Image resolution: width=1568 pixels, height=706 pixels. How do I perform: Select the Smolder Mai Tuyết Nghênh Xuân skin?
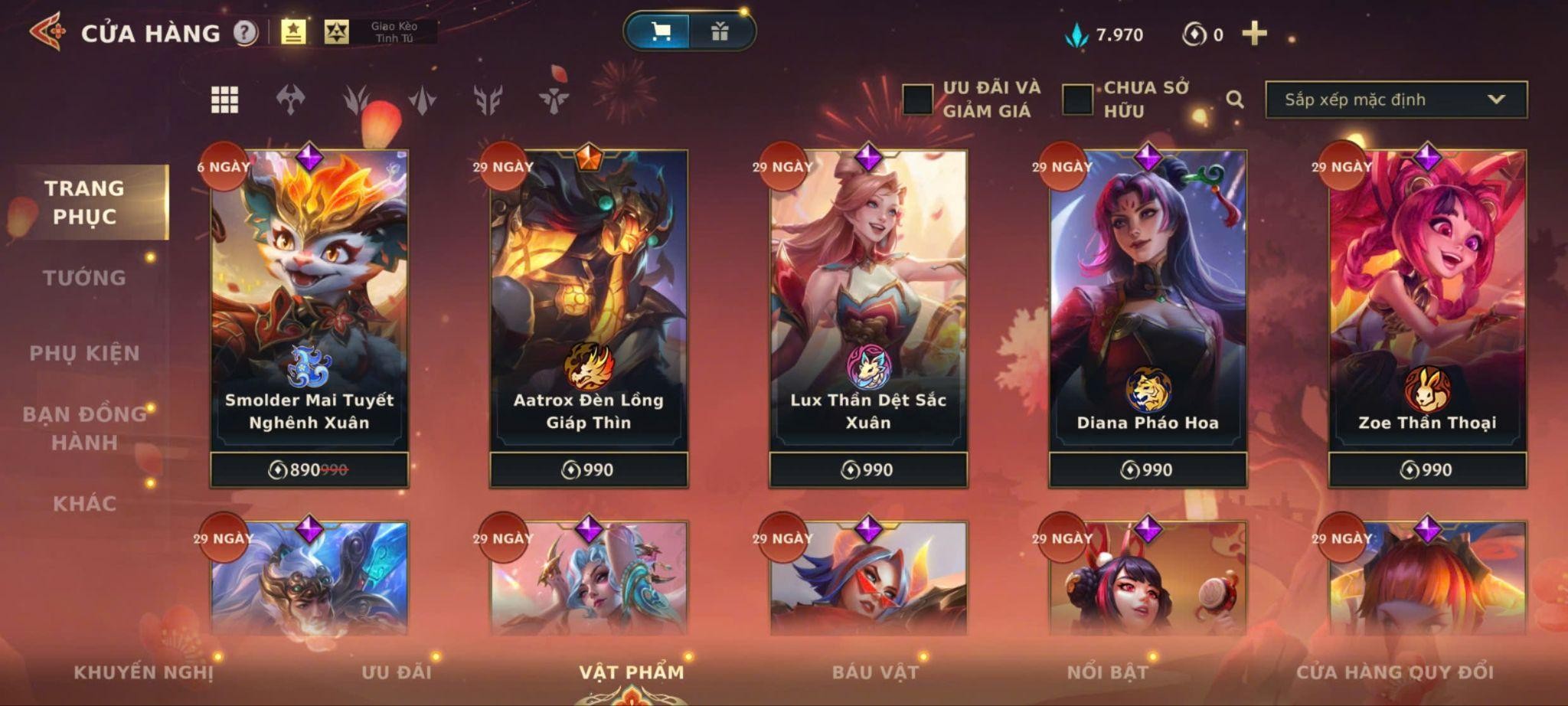pos(309,306)
